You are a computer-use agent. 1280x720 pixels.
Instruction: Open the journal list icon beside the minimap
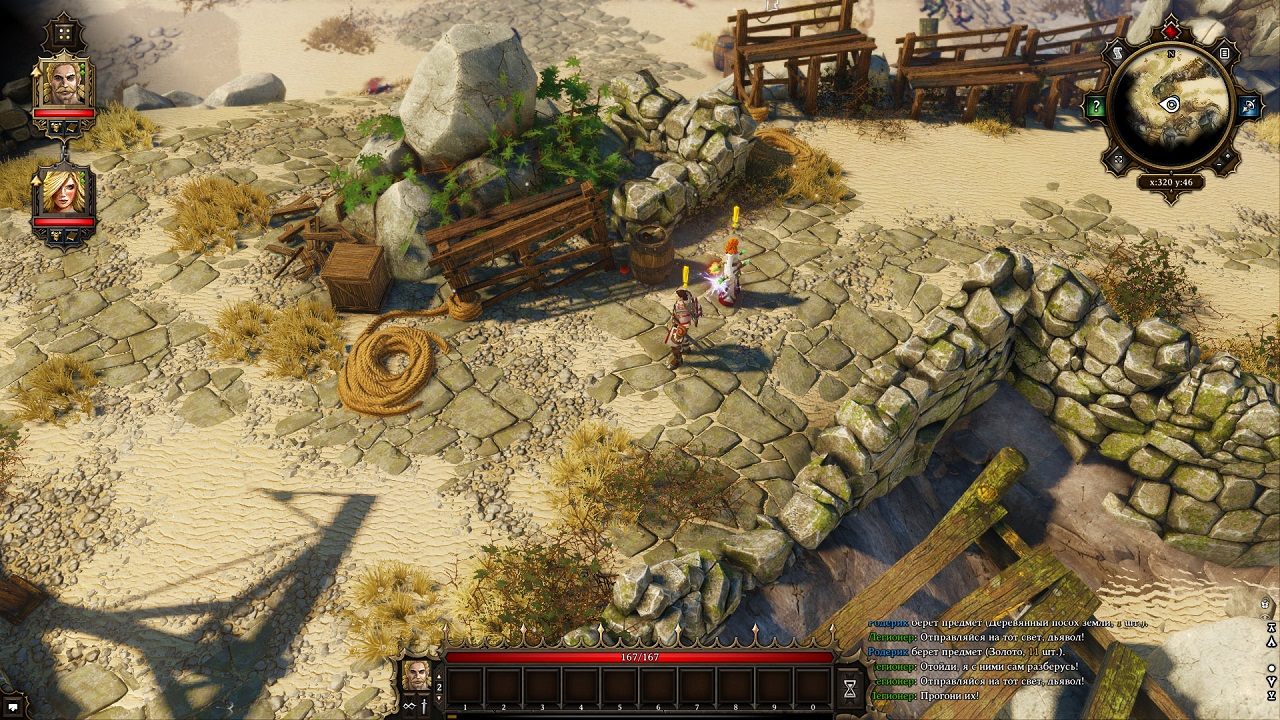click(1225, 53)
